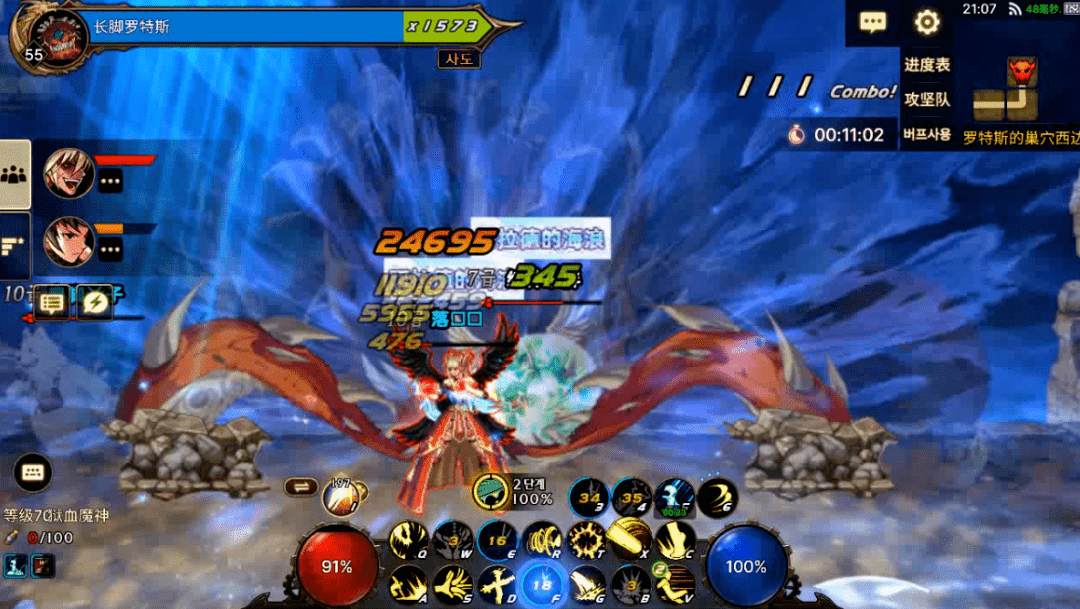This screenshot has height=609, width=1080.
Task: Select the brown-haired party member portrait
Action: click(x=69, y=241)
